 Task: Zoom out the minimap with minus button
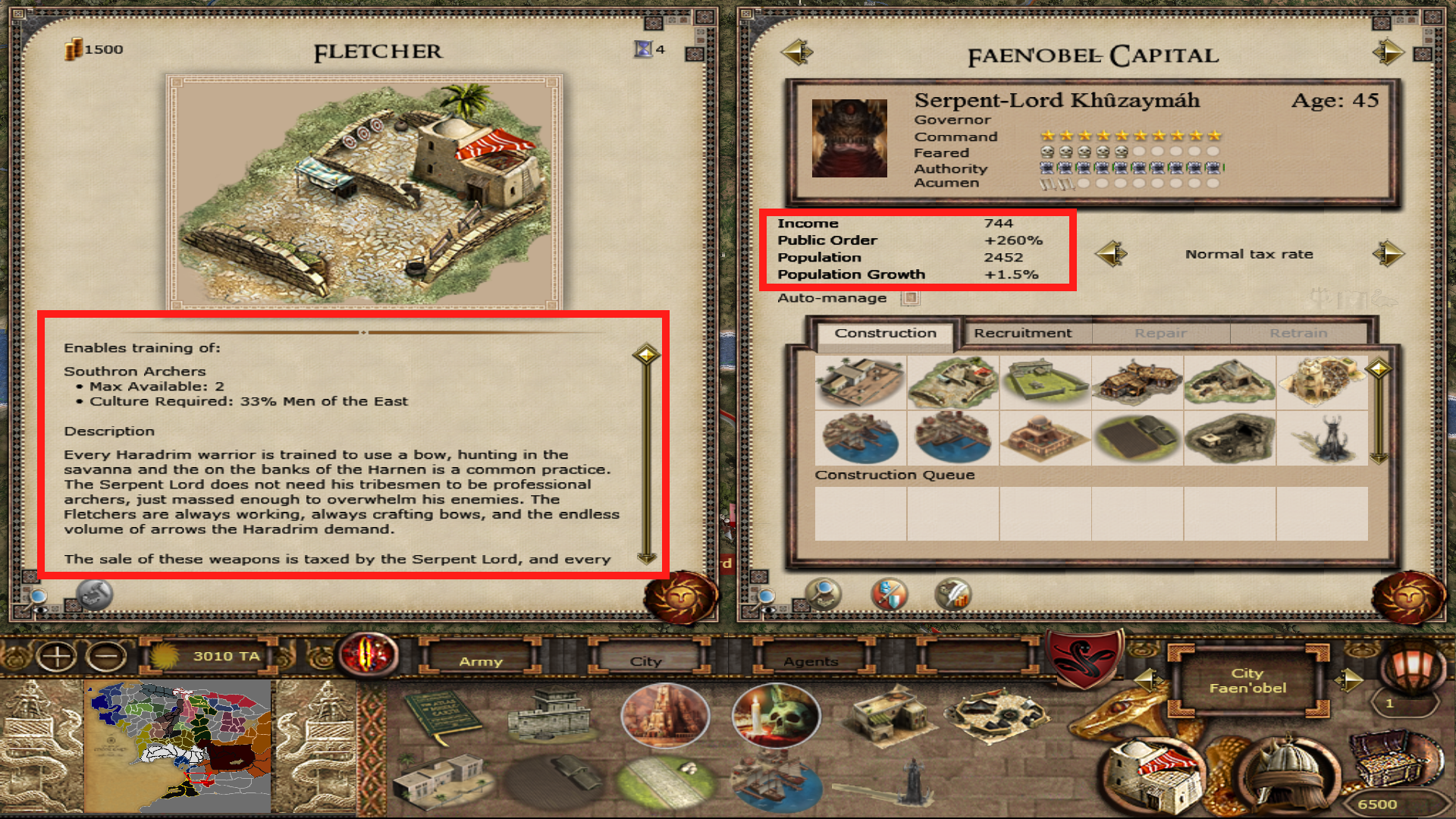106,656
